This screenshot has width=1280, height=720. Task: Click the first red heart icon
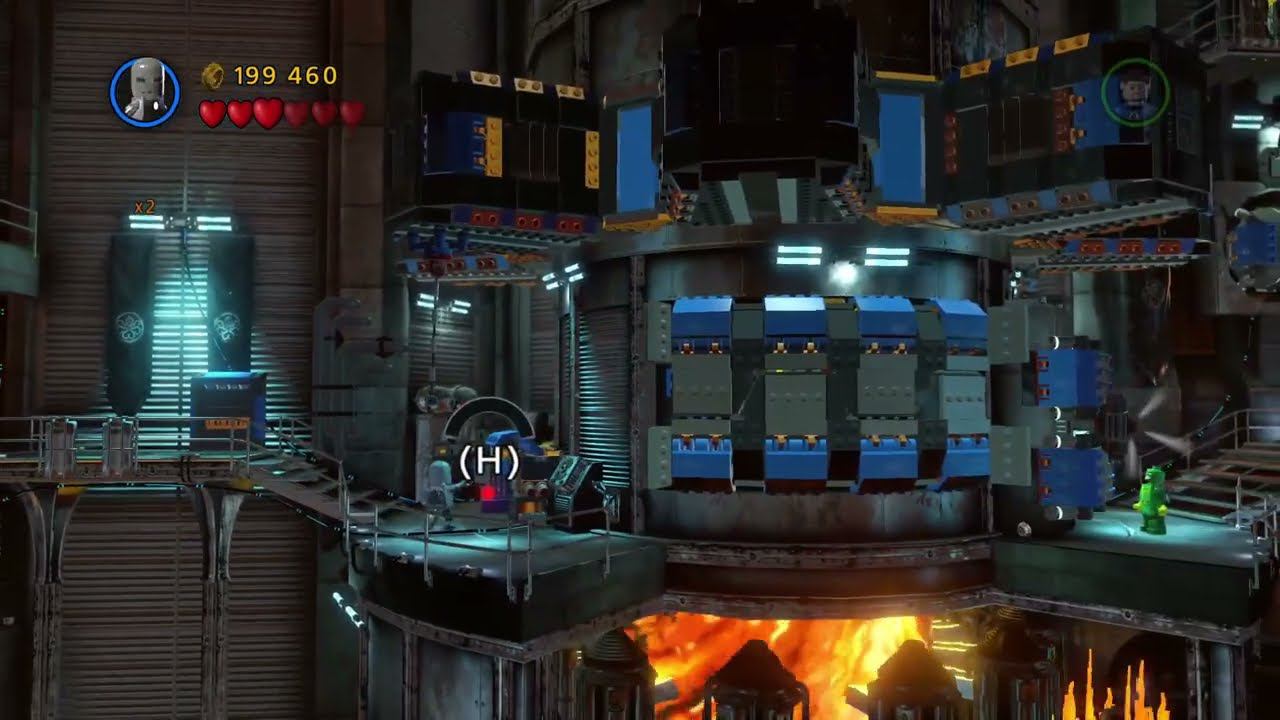click(214, 111)
